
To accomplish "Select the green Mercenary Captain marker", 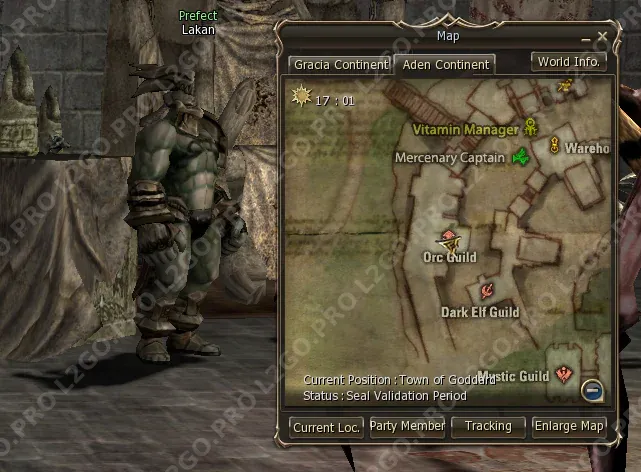I will pyautogui.click(x=520, y=156).
